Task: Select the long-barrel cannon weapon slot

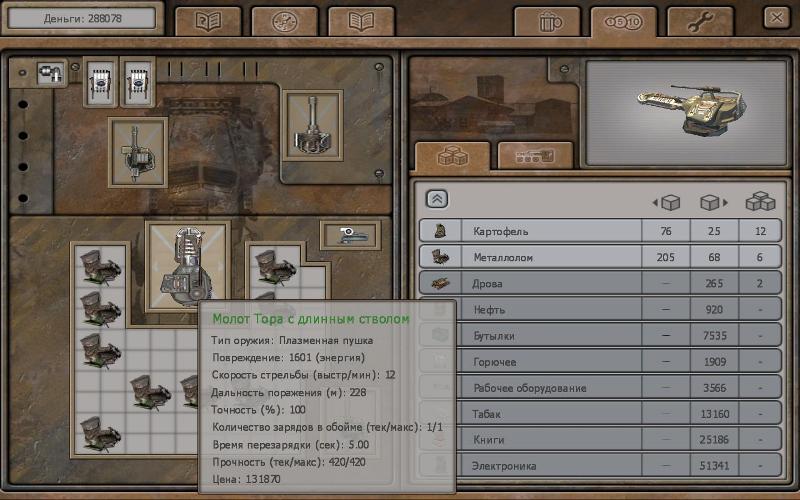Action: pos(312,125)
